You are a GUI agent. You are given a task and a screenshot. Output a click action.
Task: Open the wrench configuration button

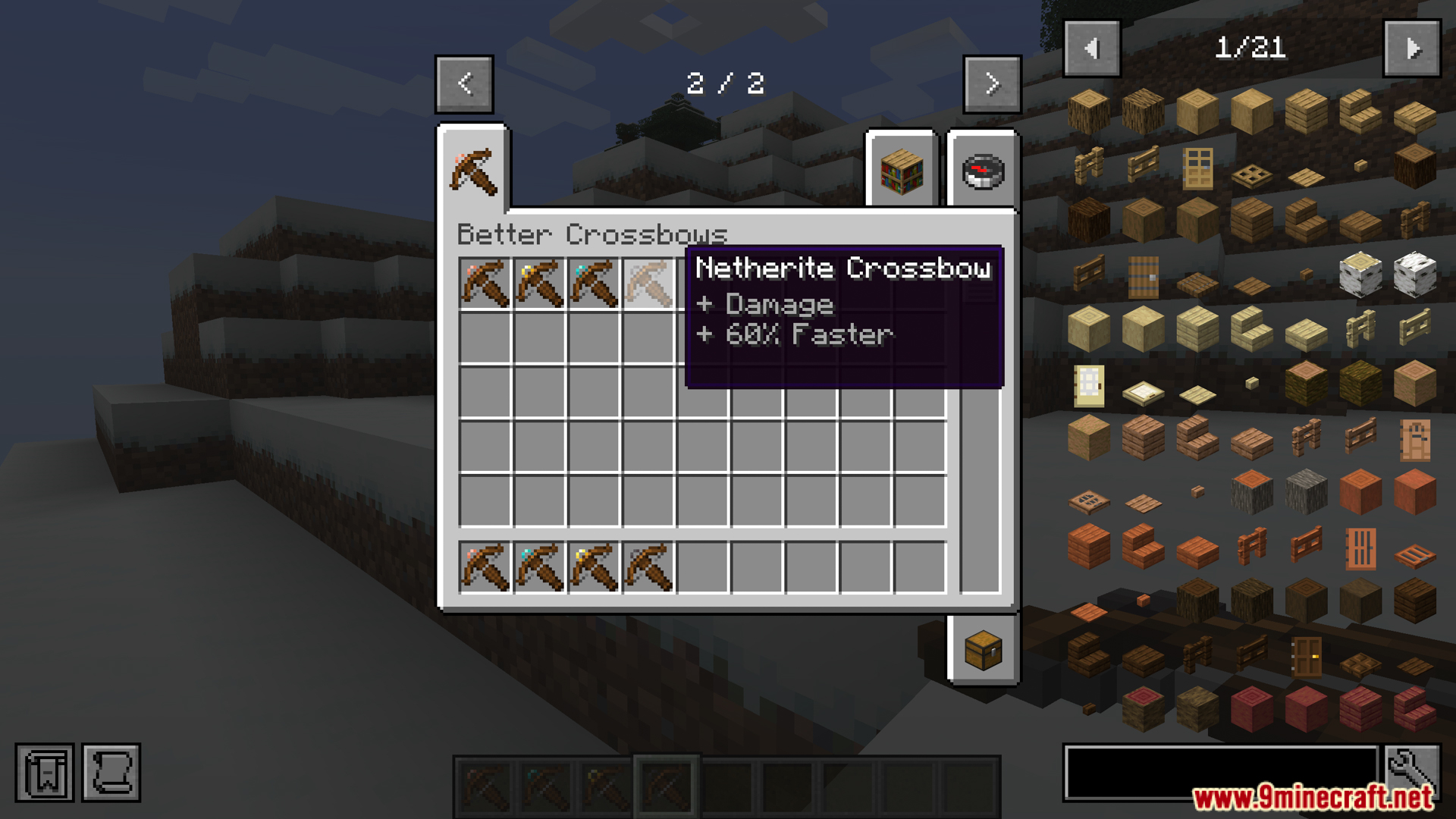click(1411, 772)
